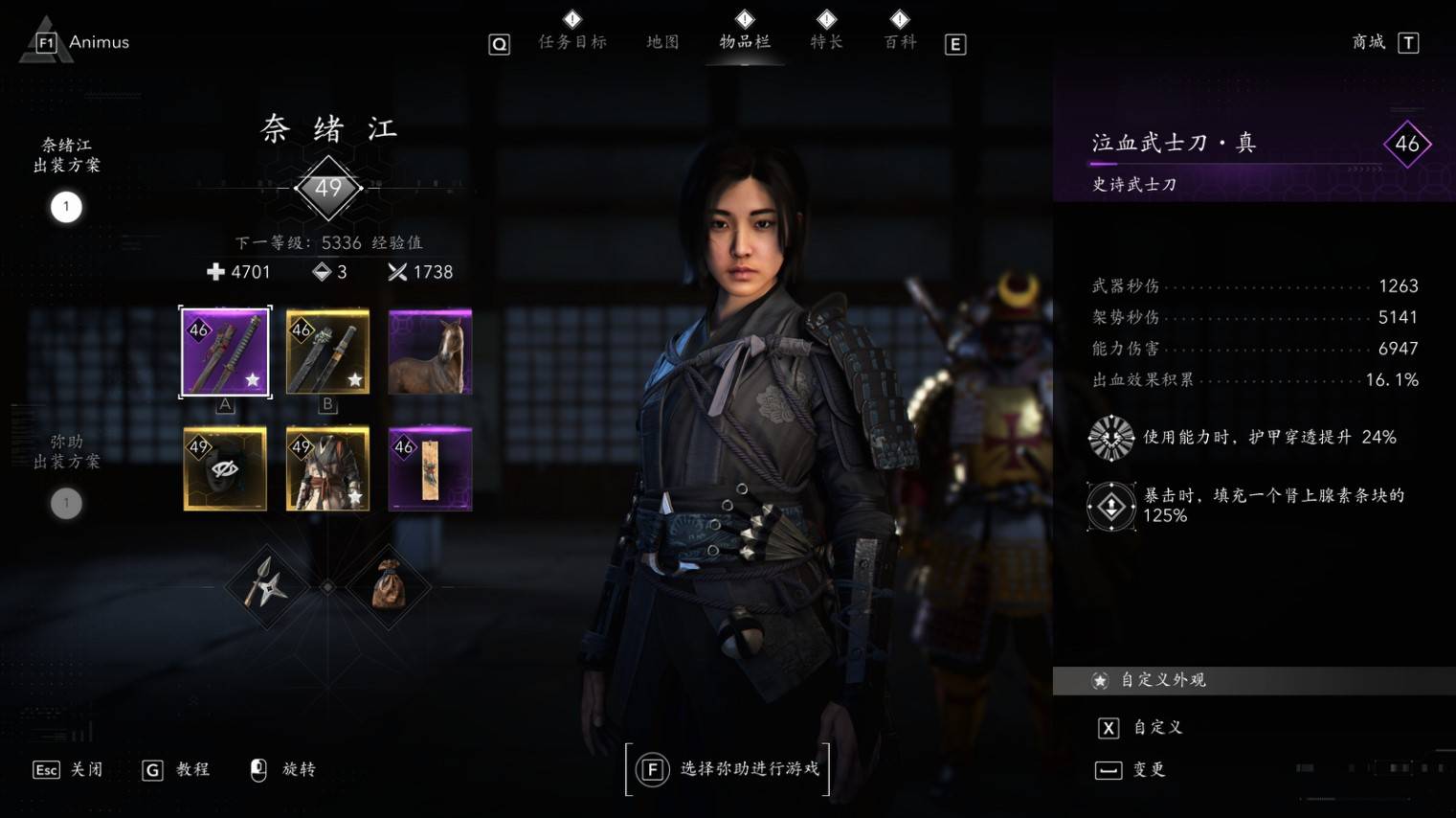Open the 百科 tab
1456x818 pixels.
tap(900, 41)
